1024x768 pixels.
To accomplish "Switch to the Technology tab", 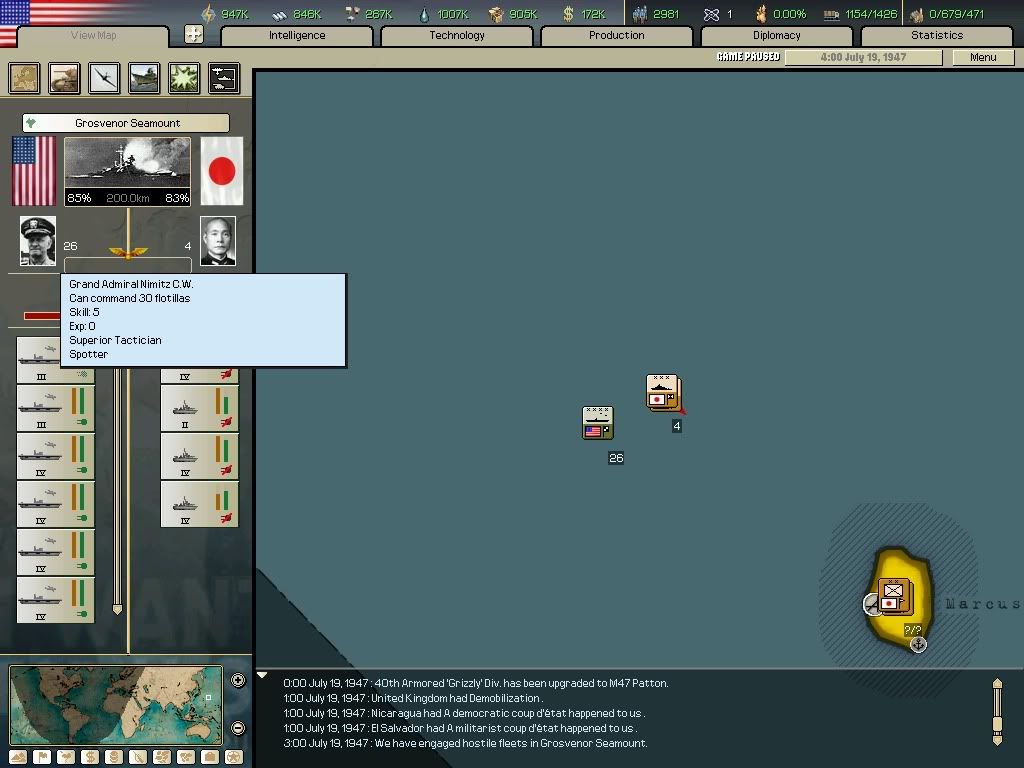I will pos(457,36).
